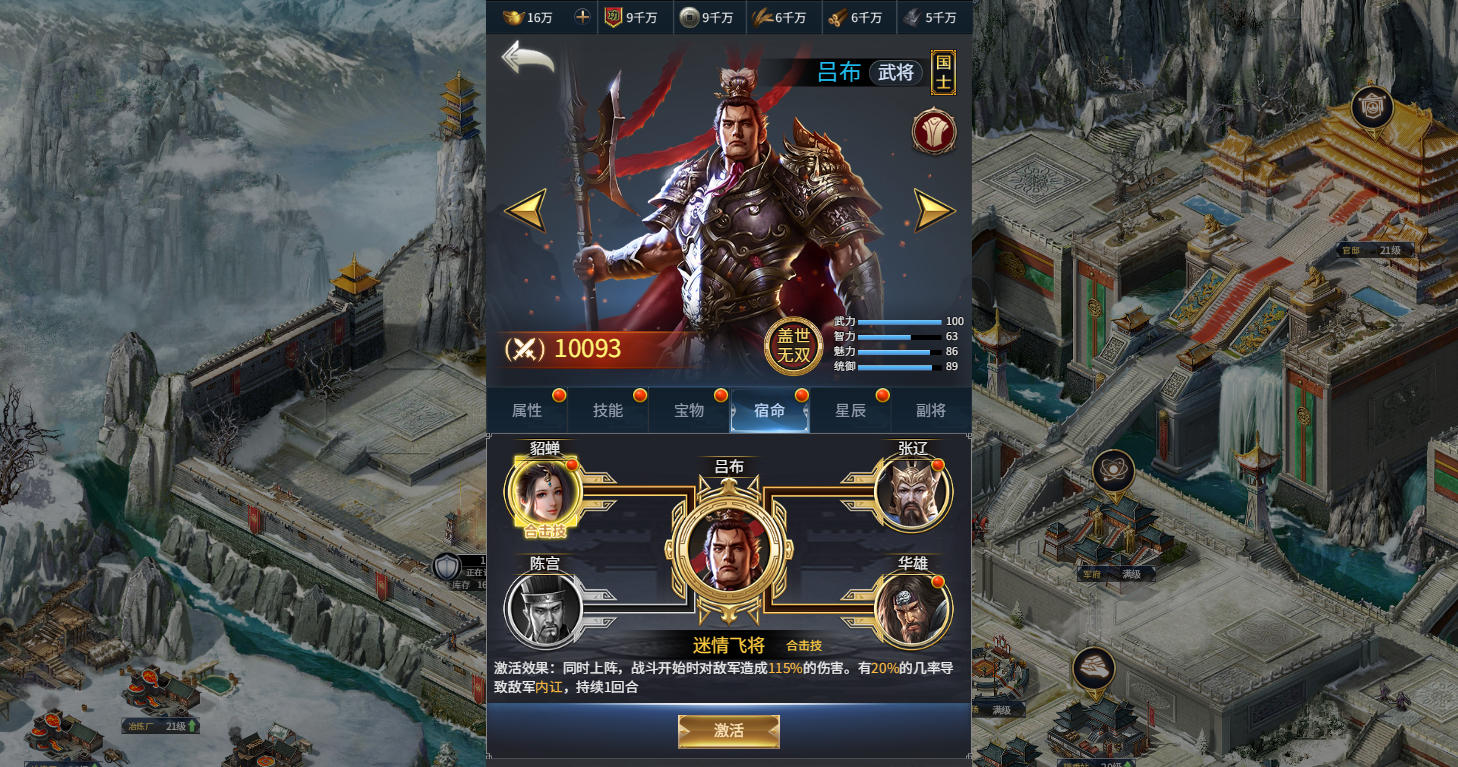Switch to the 星辰 stars tab
Image resolution: width=1458 pixels, height=767 pixels.
click(850, 410)
